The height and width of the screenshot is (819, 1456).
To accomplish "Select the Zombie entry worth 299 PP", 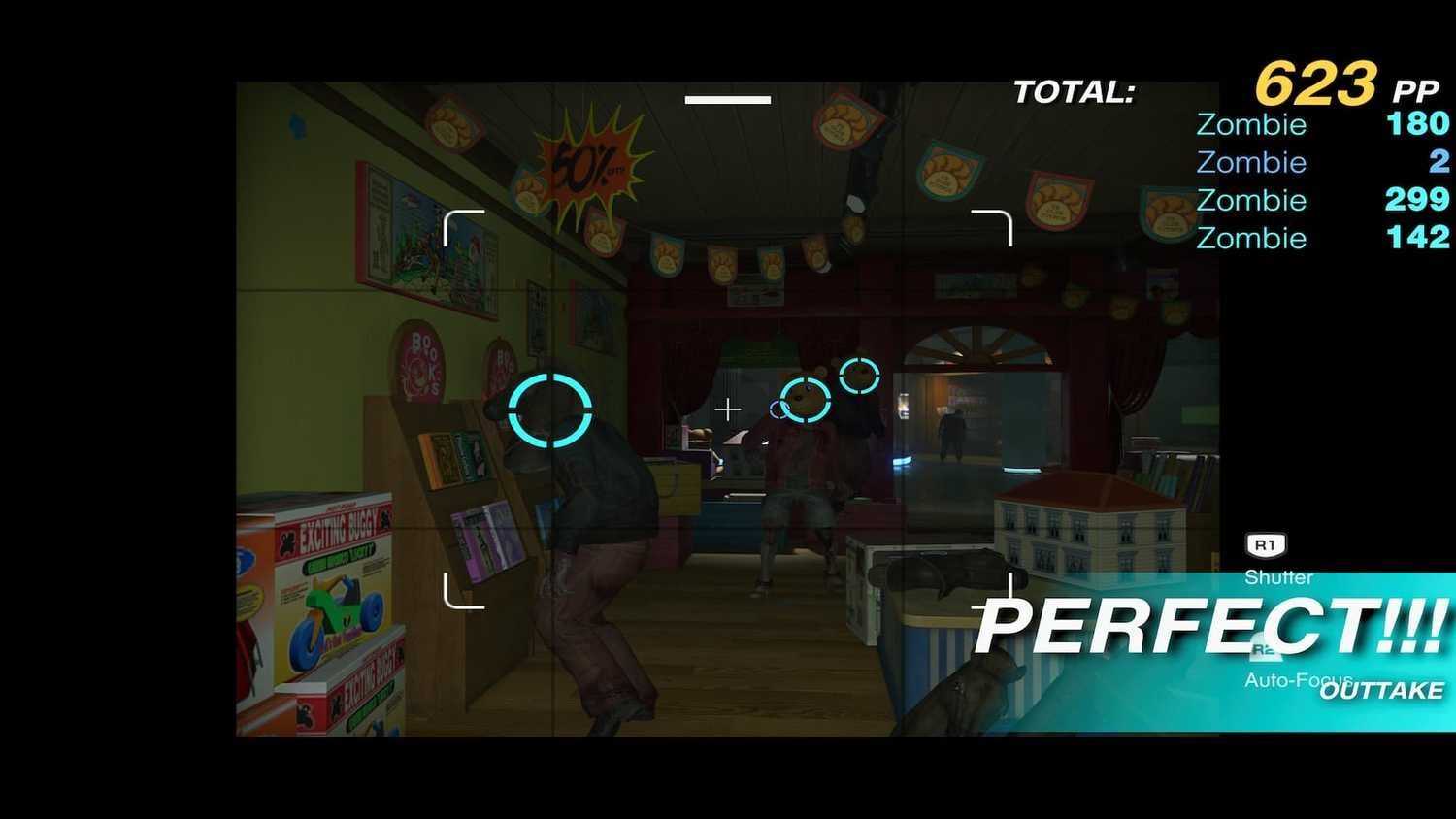I will [x=1252, y=200].
